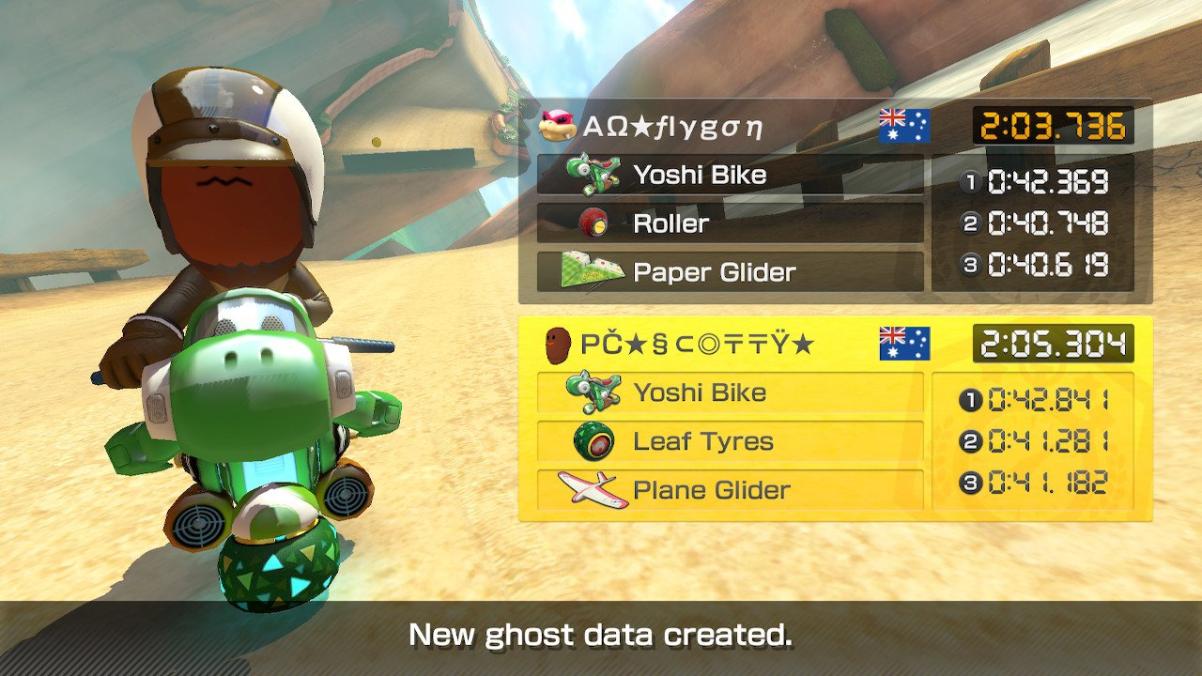Image resolution: width=1202 pixels, height=676 pixels.
Task: Select Yoshi Bike in the flygon ghost panel
Action: coord(730,175)
